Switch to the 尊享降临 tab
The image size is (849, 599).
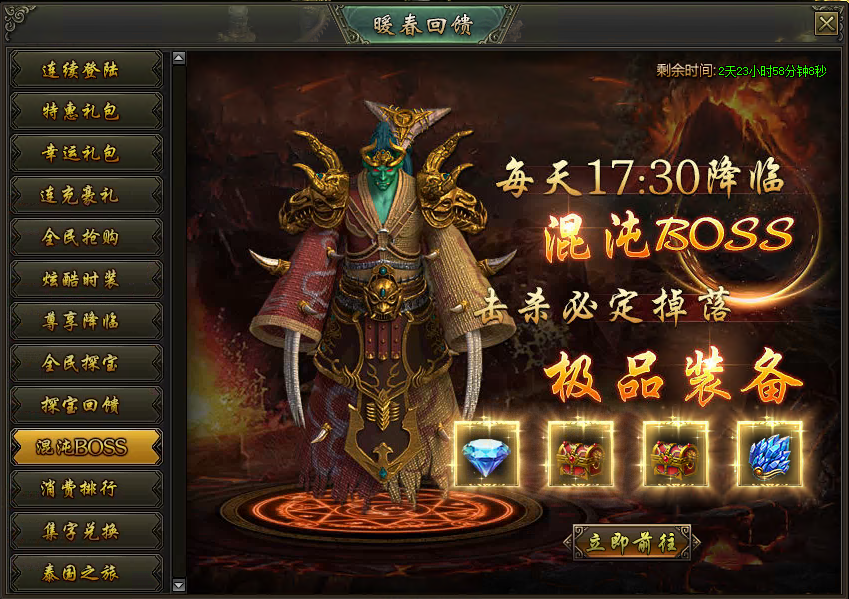86,321
